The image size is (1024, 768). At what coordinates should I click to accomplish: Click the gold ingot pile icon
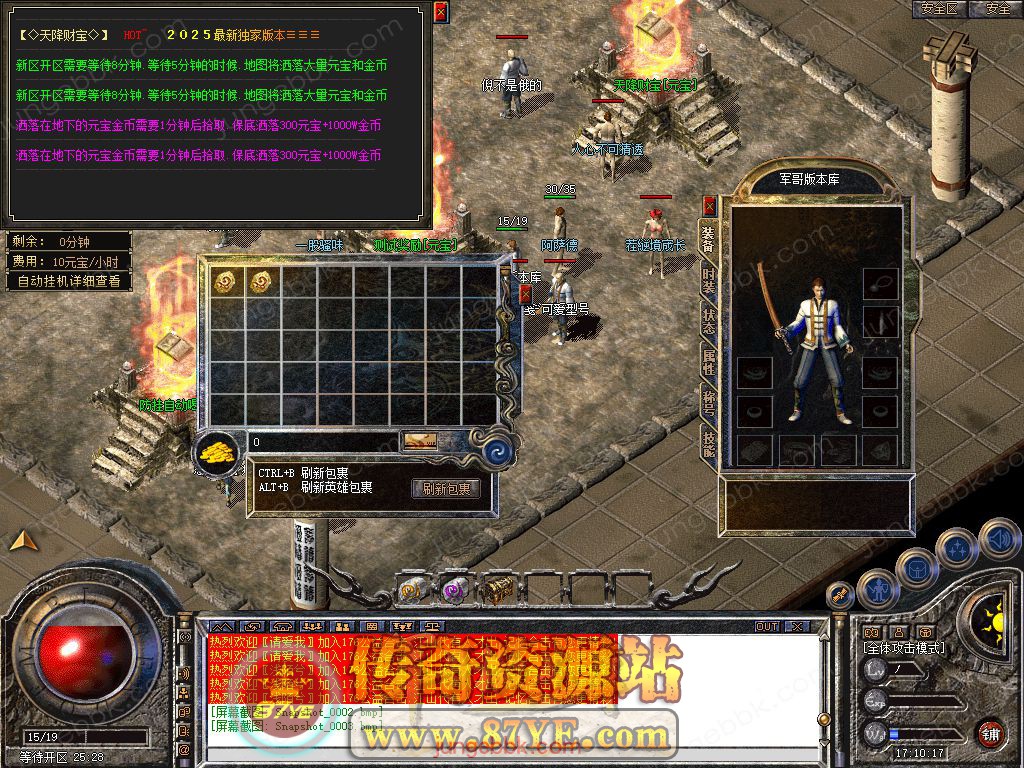[219, 451]
